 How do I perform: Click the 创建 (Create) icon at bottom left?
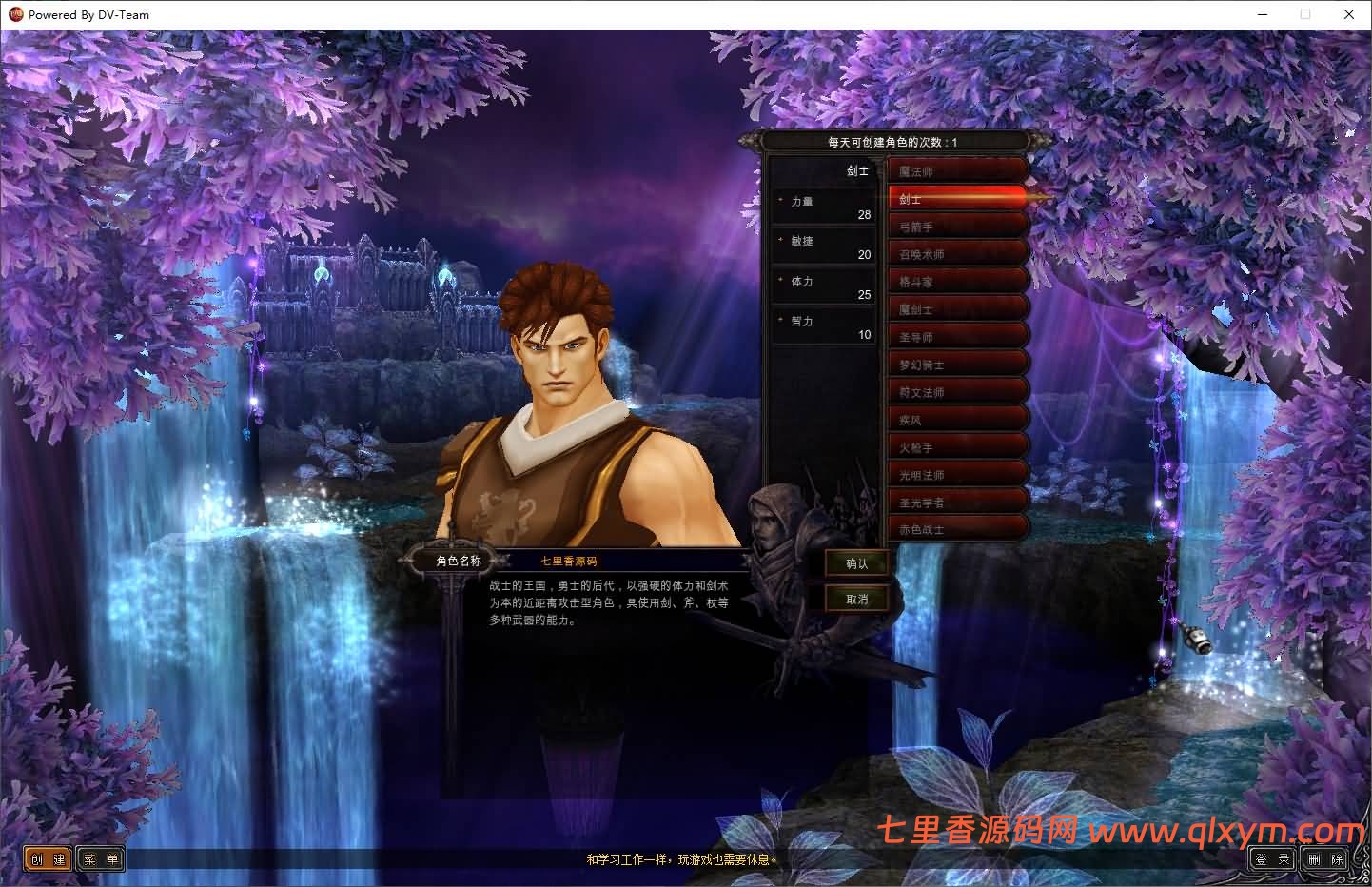pos(46,858)
